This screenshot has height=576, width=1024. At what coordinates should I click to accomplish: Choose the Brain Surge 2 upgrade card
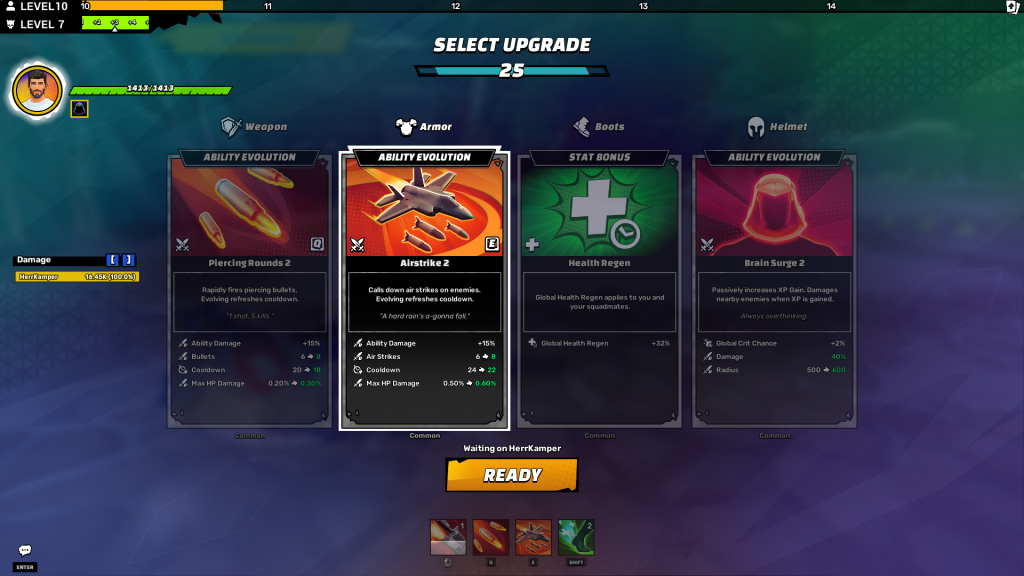coord(774,290)
